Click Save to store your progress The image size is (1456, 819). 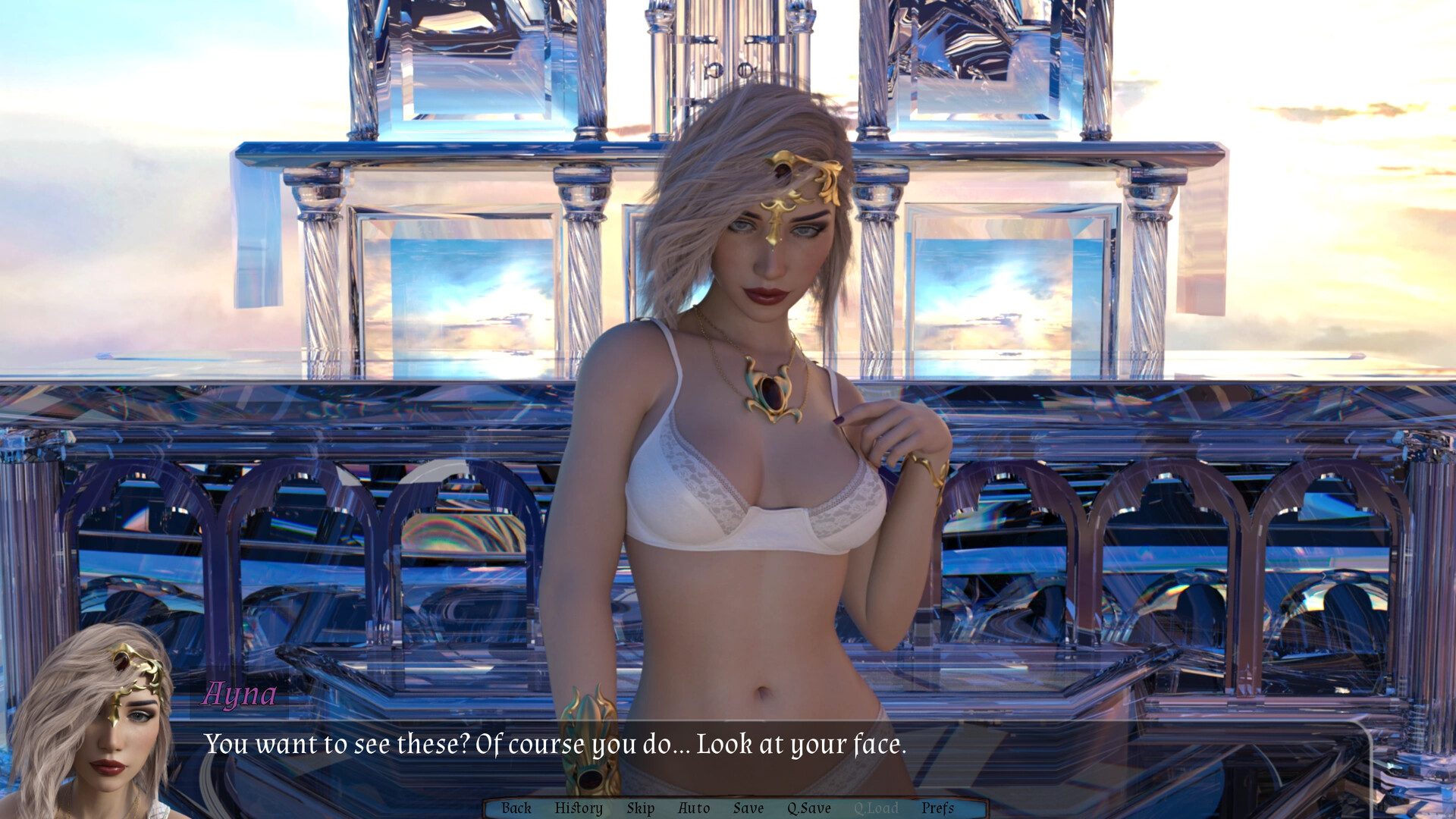[748, 808]
